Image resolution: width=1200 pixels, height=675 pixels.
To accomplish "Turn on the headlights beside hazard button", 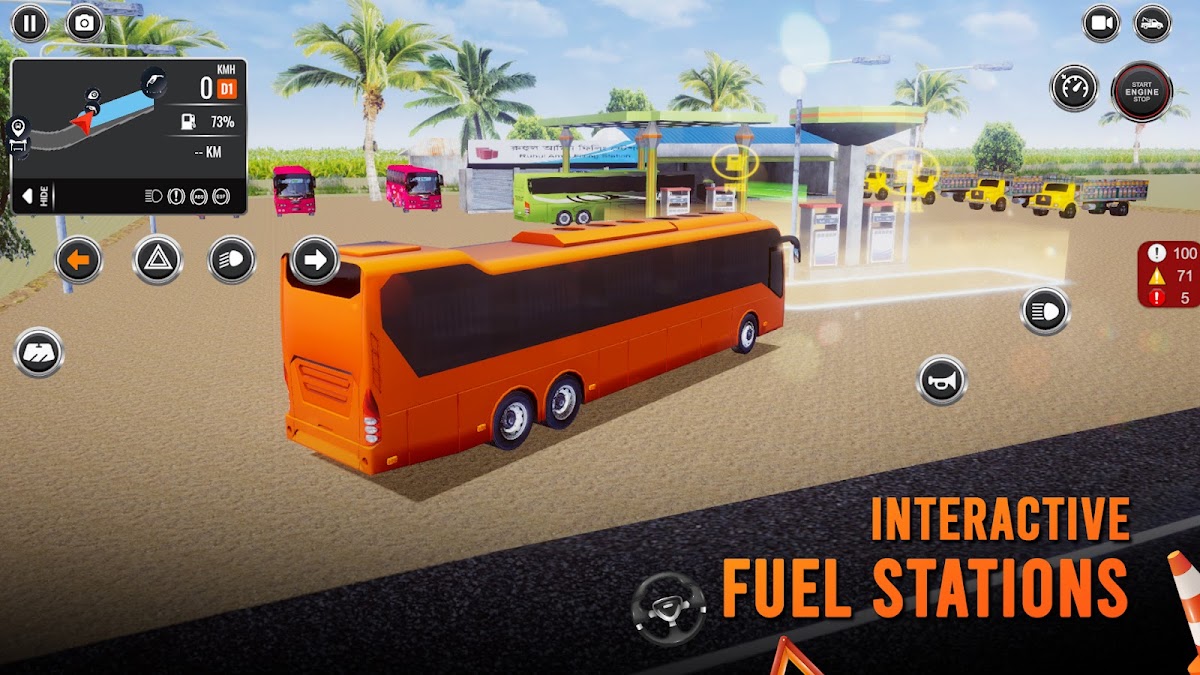I will pyautogui.click(x=232, y=261).
